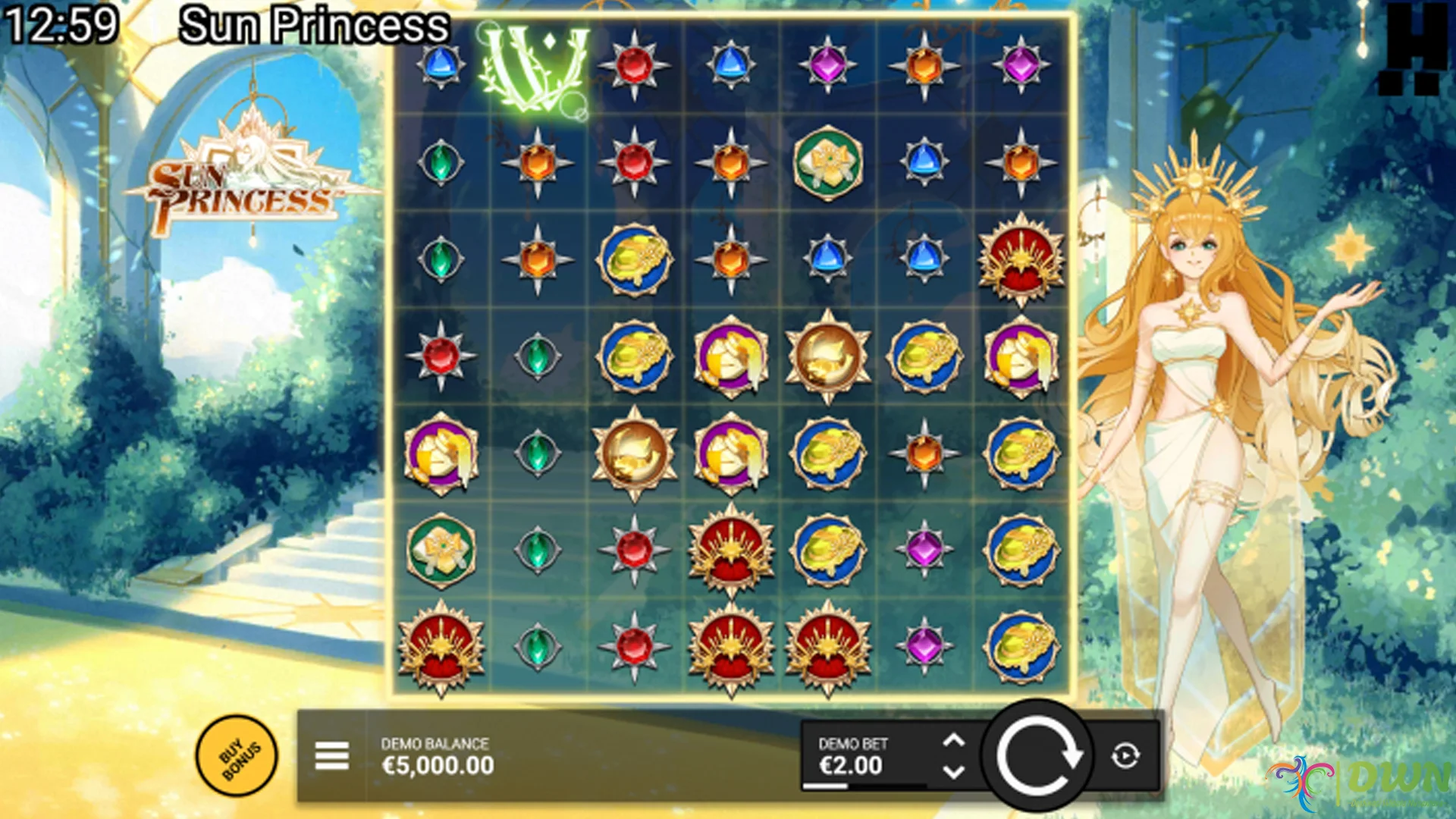Spin the reels with the circular arrow button
1456x819 pixels.
[x=1037, y=756]
